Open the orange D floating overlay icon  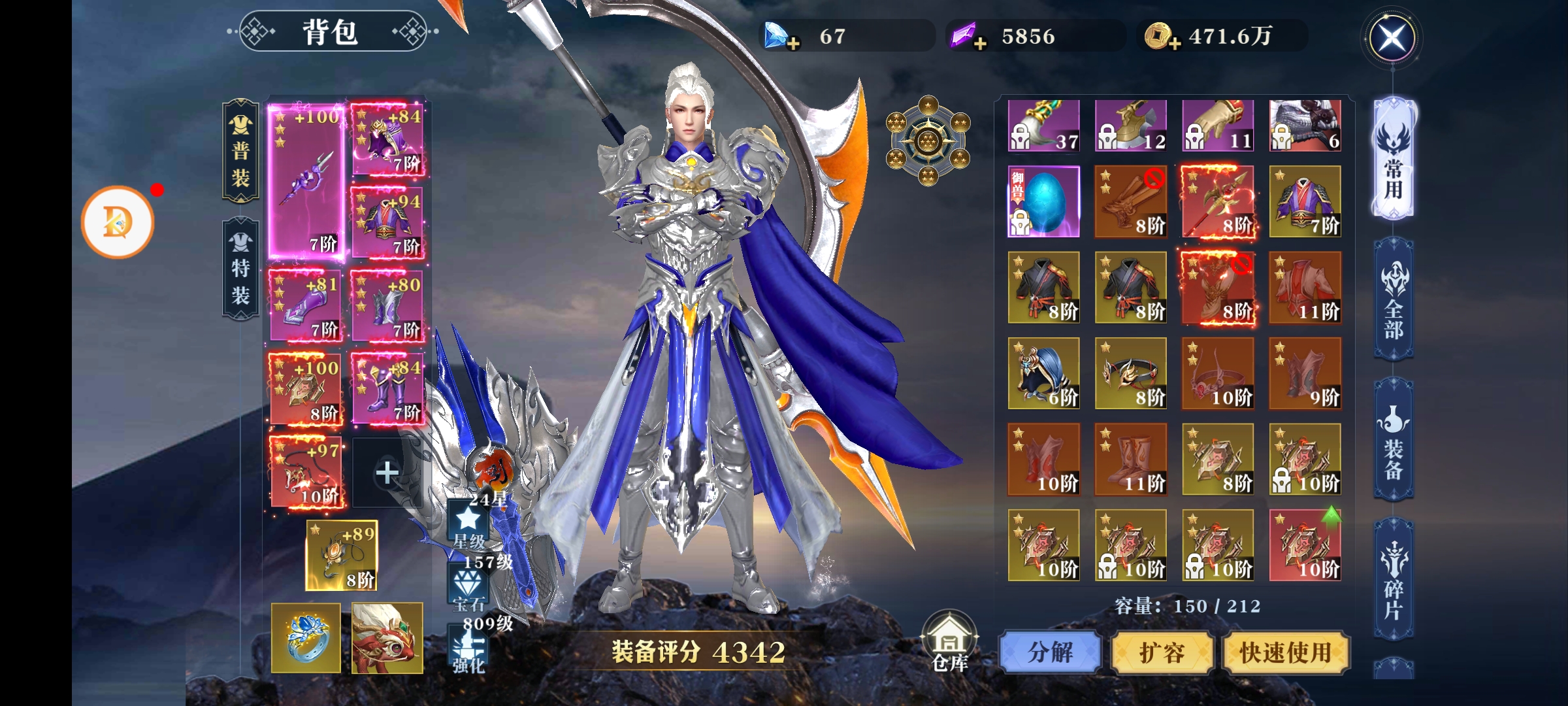click(x=118, y=222)
